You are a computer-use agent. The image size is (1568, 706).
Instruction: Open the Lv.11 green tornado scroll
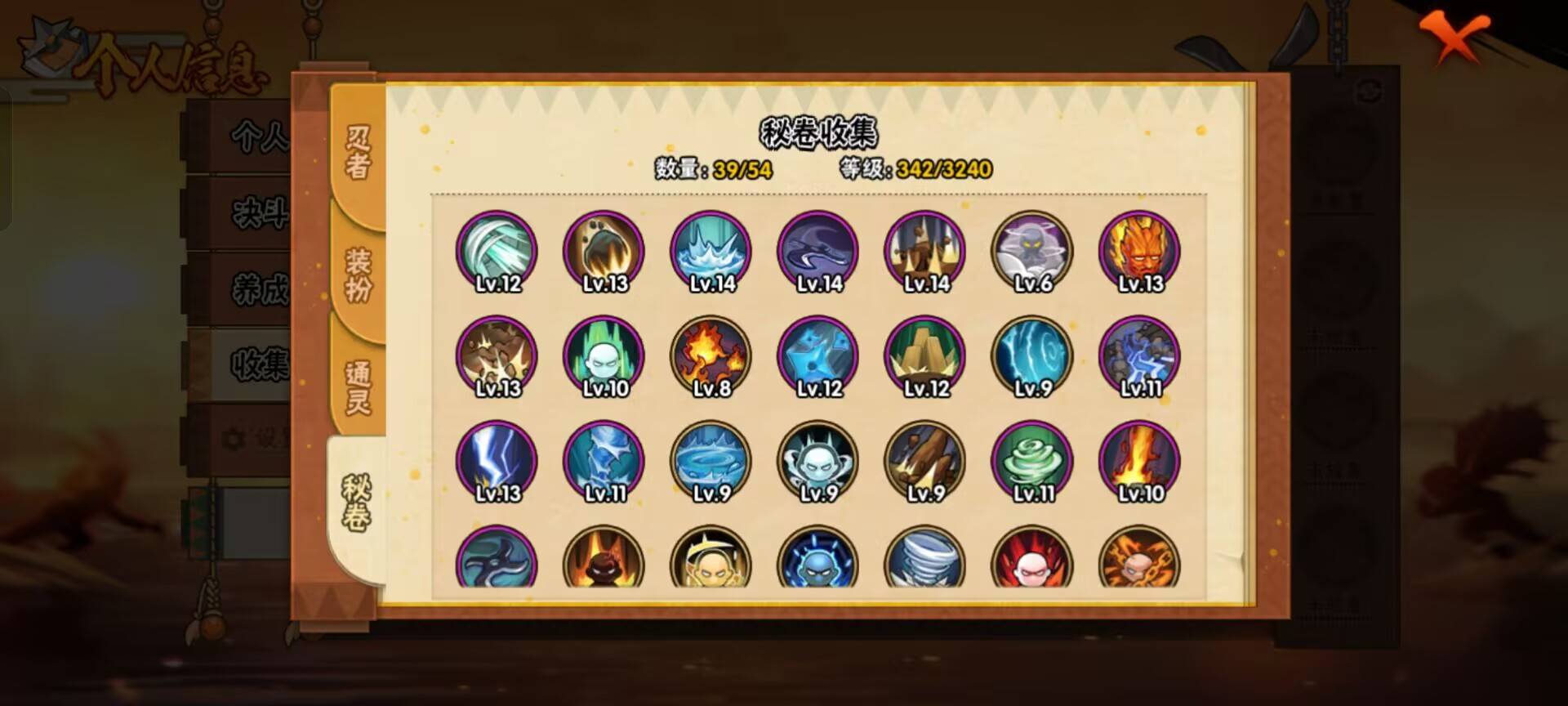(x=1033, y=462)
